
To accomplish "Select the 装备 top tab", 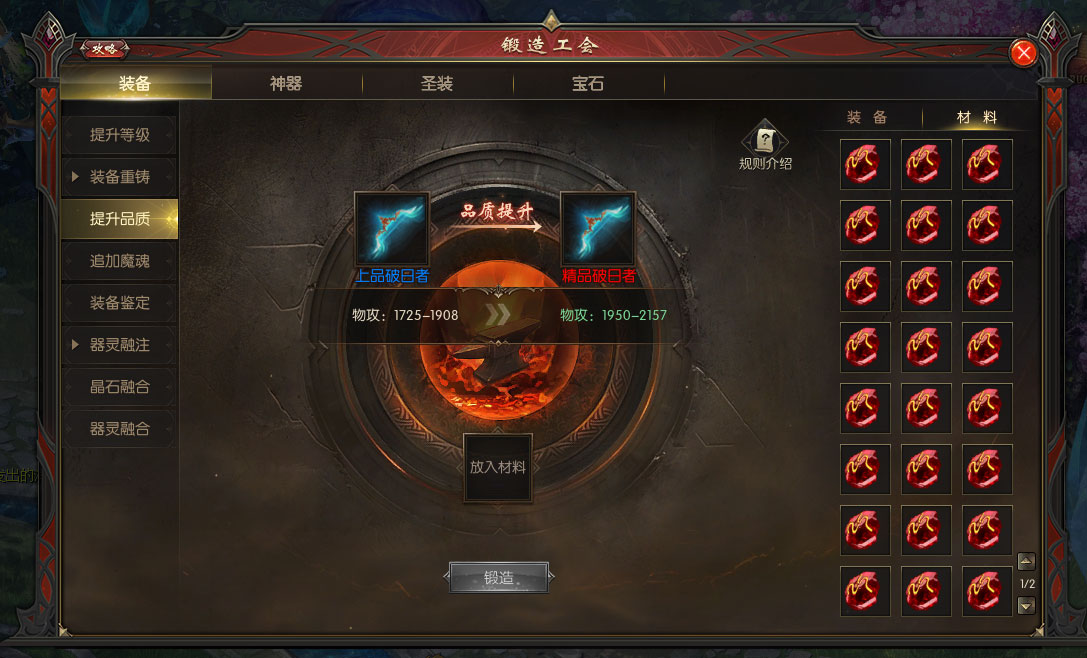I will tap(135, 84).
